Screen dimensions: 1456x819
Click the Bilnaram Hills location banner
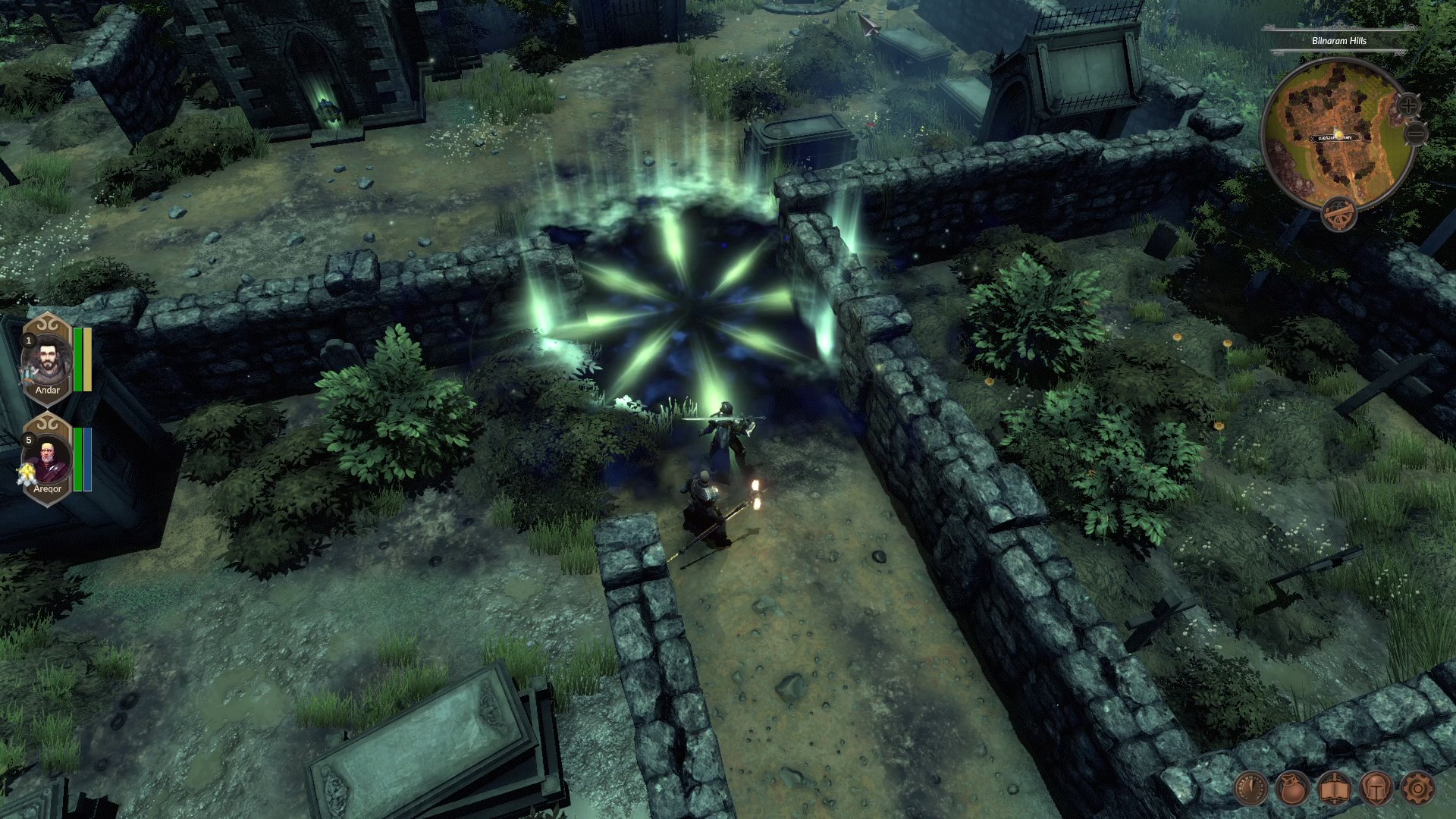click(1339, 41)
